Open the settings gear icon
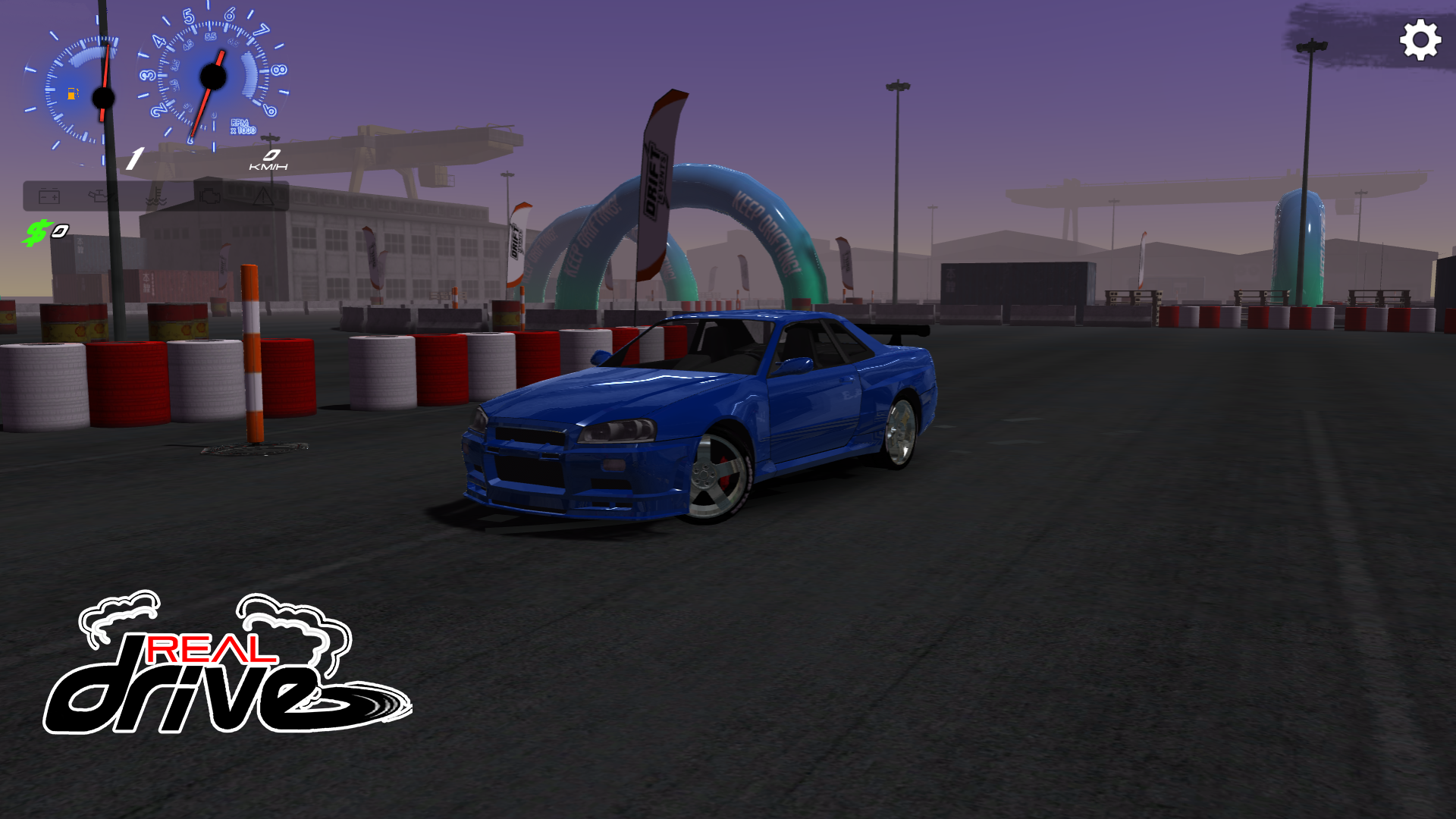Image resolution: width=1456 pixels, height=819 pixels. click(x=1421, y=39)
